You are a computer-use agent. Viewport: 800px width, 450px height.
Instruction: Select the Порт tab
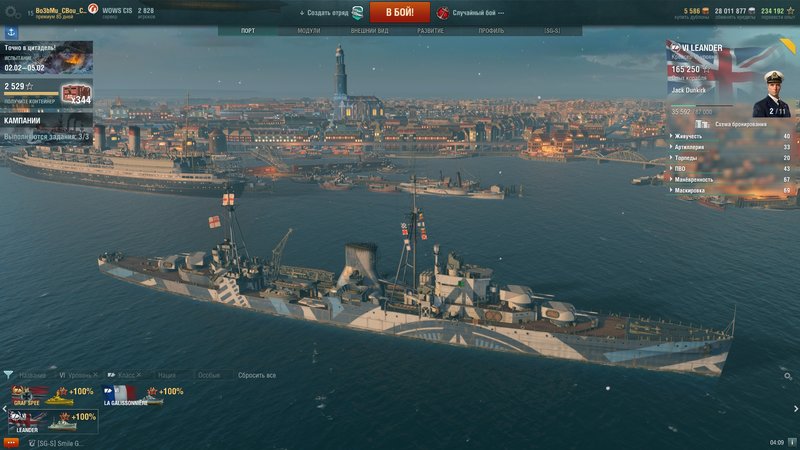click(x=248, y=31)
